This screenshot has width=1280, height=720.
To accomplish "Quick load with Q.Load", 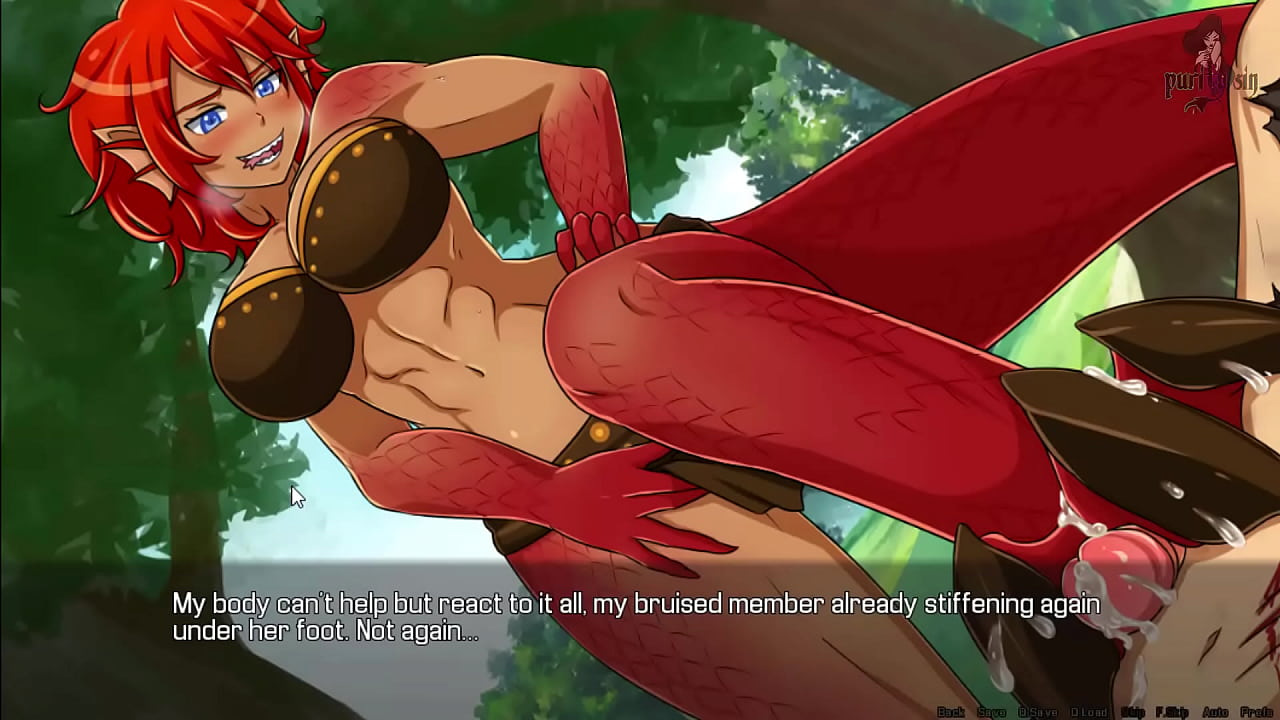I will point(1087,712).
